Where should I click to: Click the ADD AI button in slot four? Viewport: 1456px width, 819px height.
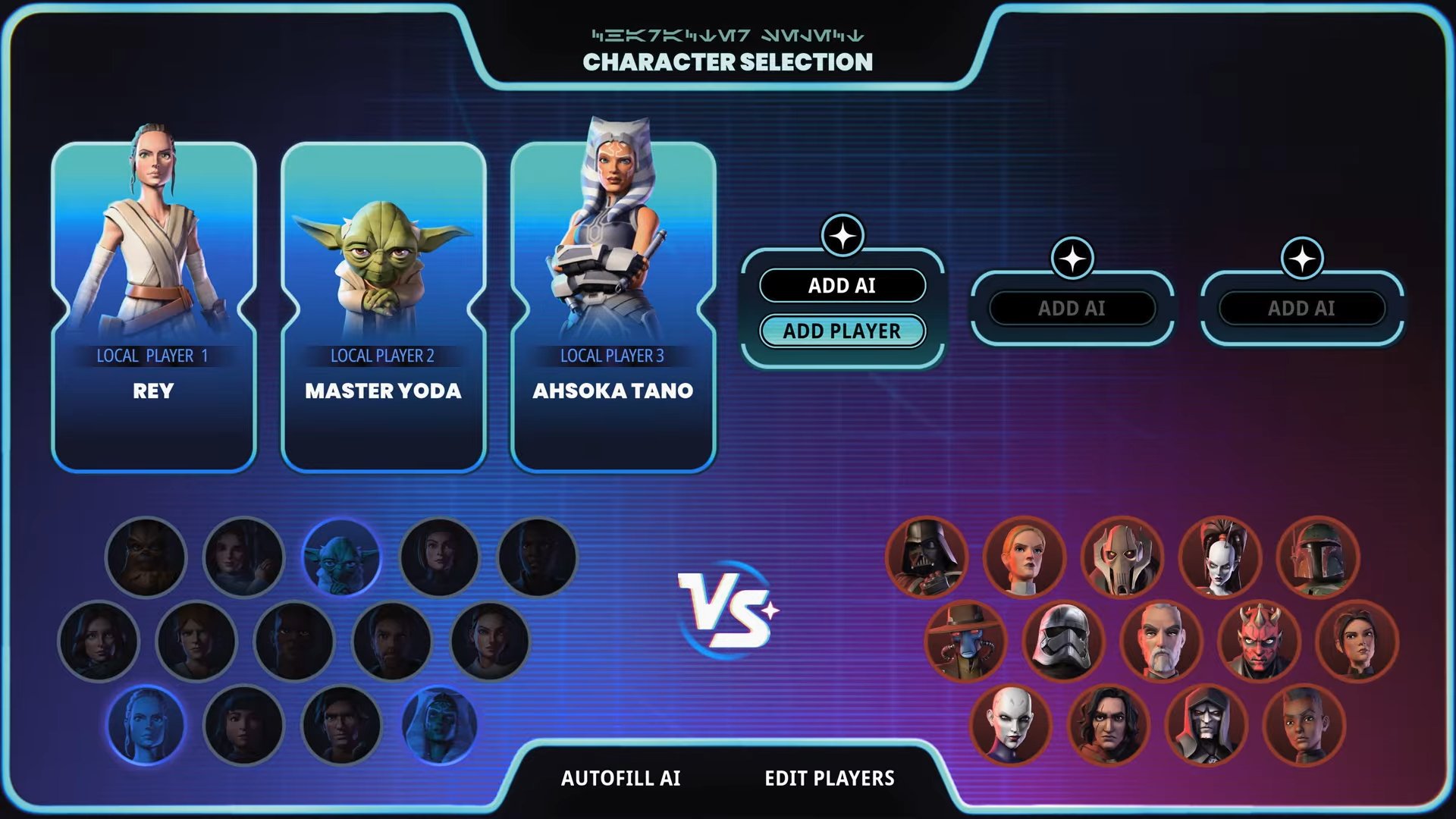coord(842,286)
